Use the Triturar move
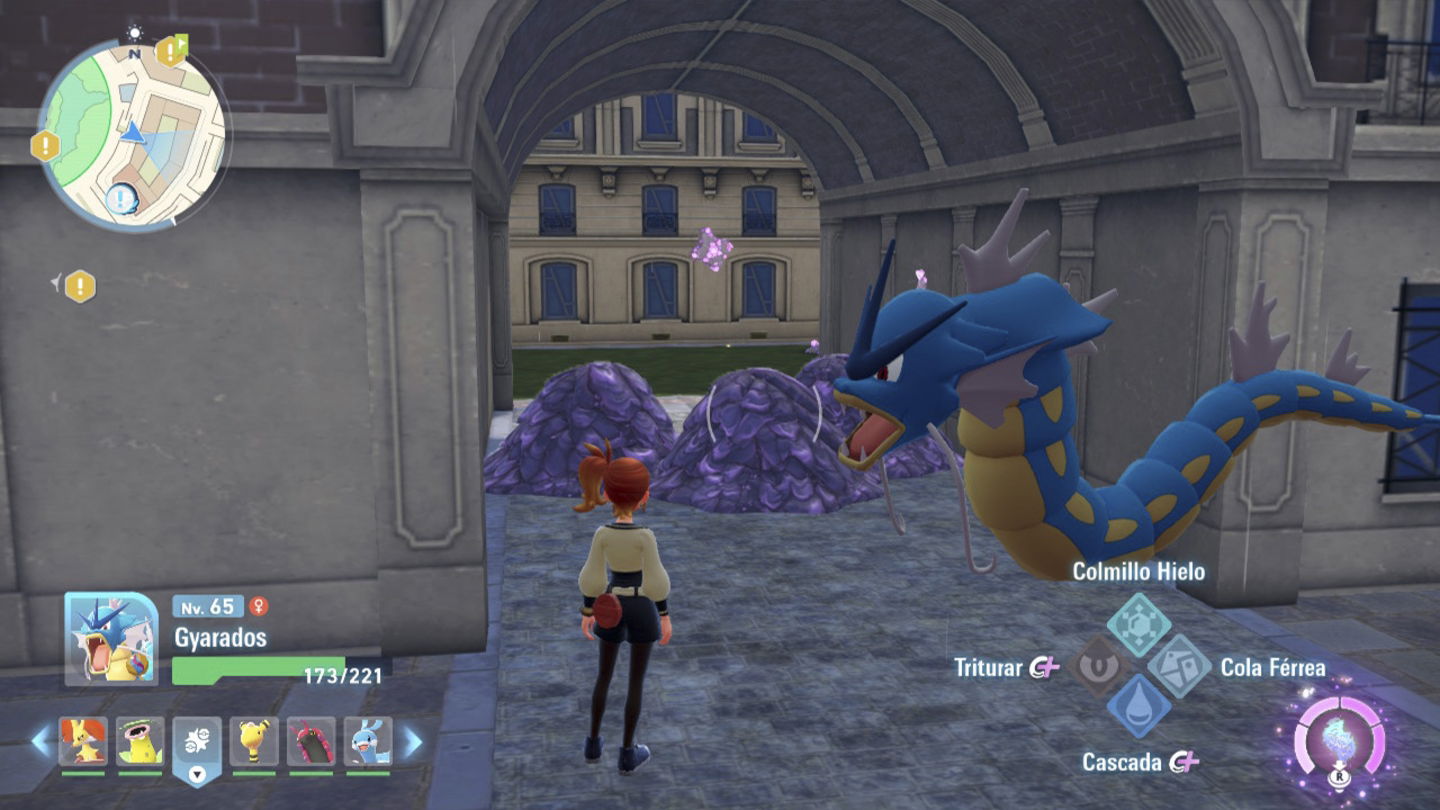 pyautogui.click(x=1099, y=667)
